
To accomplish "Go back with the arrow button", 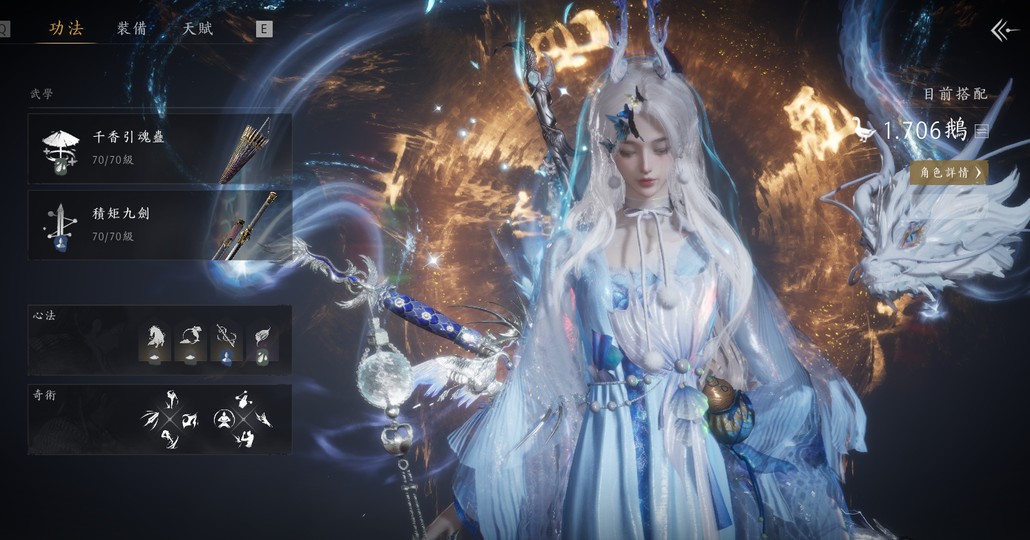I will (x=1004, y=31).
